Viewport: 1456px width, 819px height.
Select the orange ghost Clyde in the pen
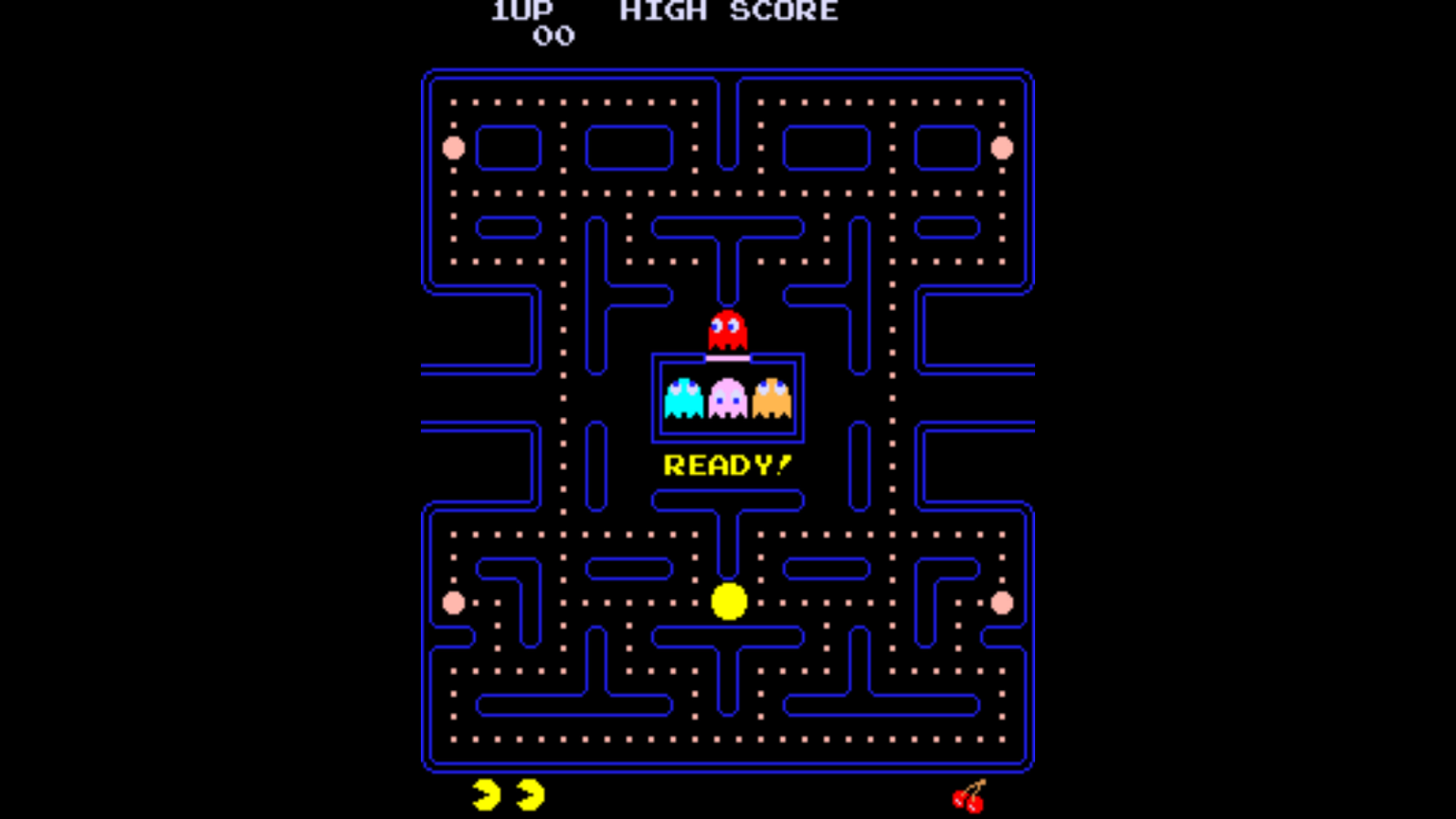pyautogui.click(x=771, y=396)
